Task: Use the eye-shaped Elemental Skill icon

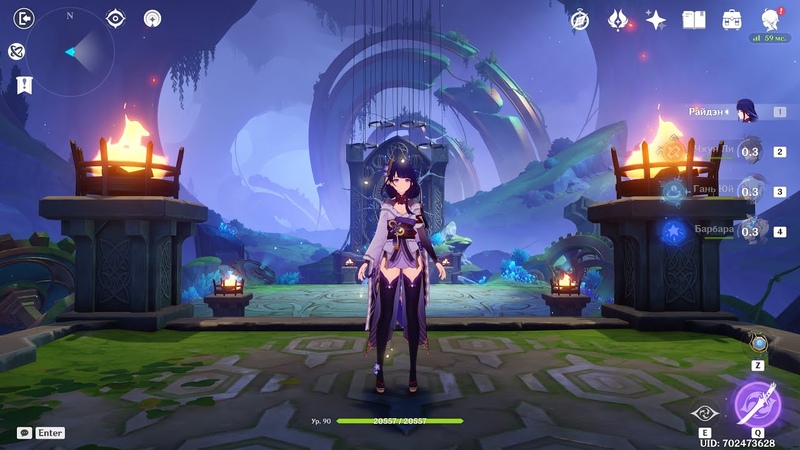Action: click(705, 412)
